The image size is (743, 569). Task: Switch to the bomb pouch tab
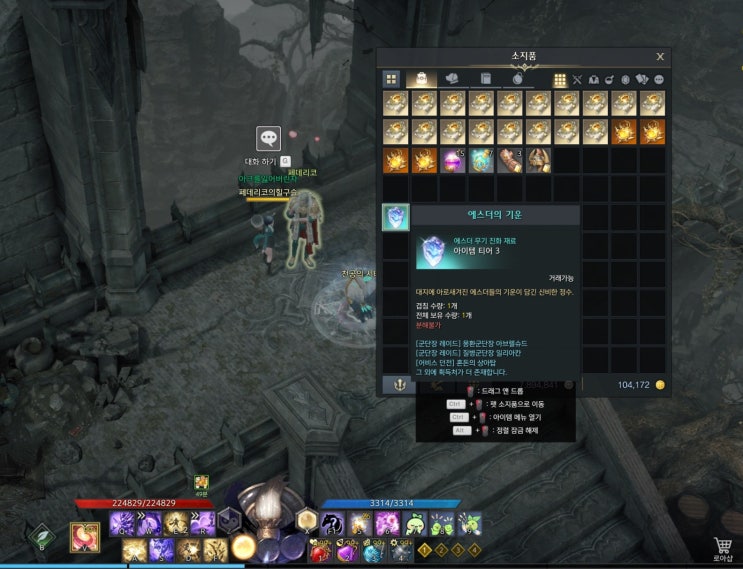click(518, 79)
